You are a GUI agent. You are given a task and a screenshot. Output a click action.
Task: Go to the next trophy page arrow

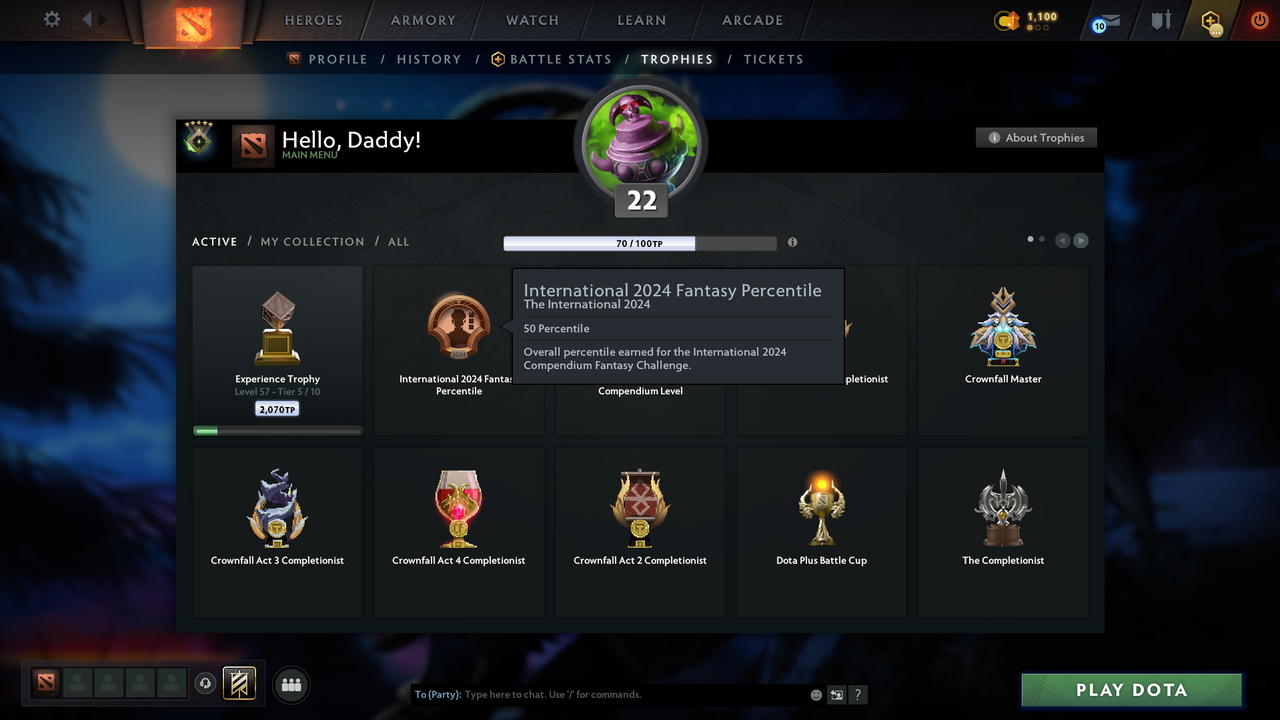click(x=1081, y=241)
